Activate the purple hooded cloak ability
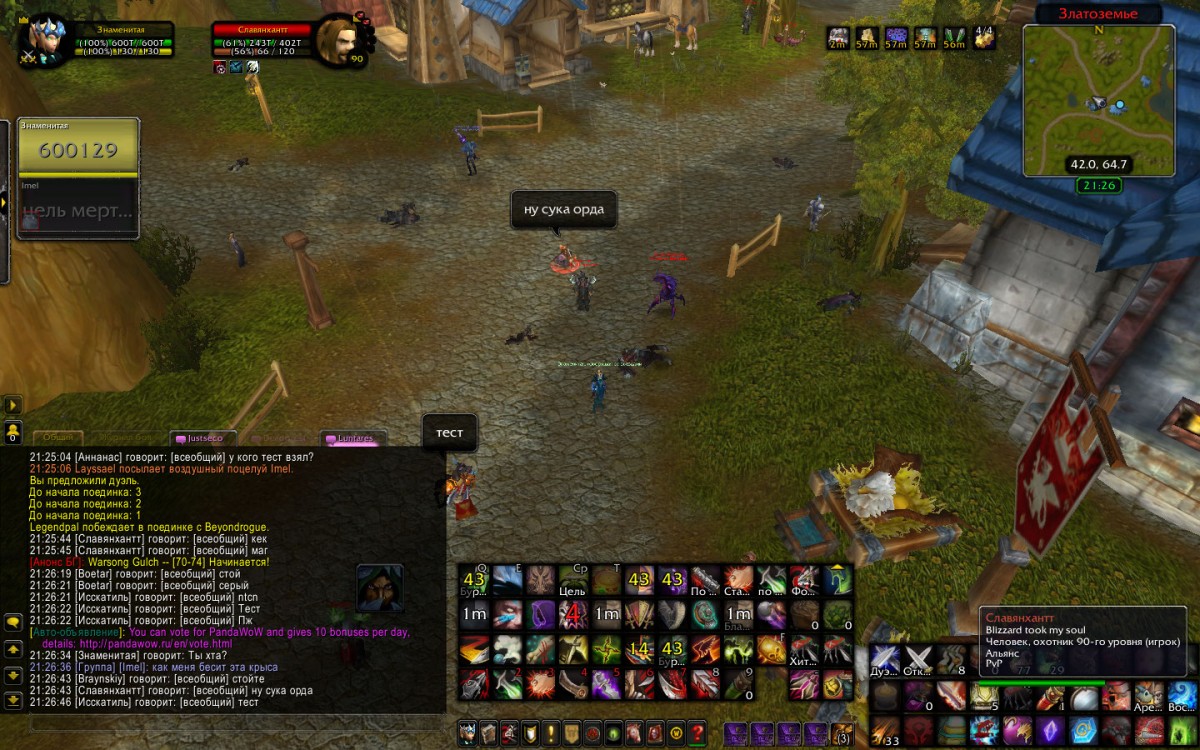The image size is (1200, 750). click(x=541, y=613)
